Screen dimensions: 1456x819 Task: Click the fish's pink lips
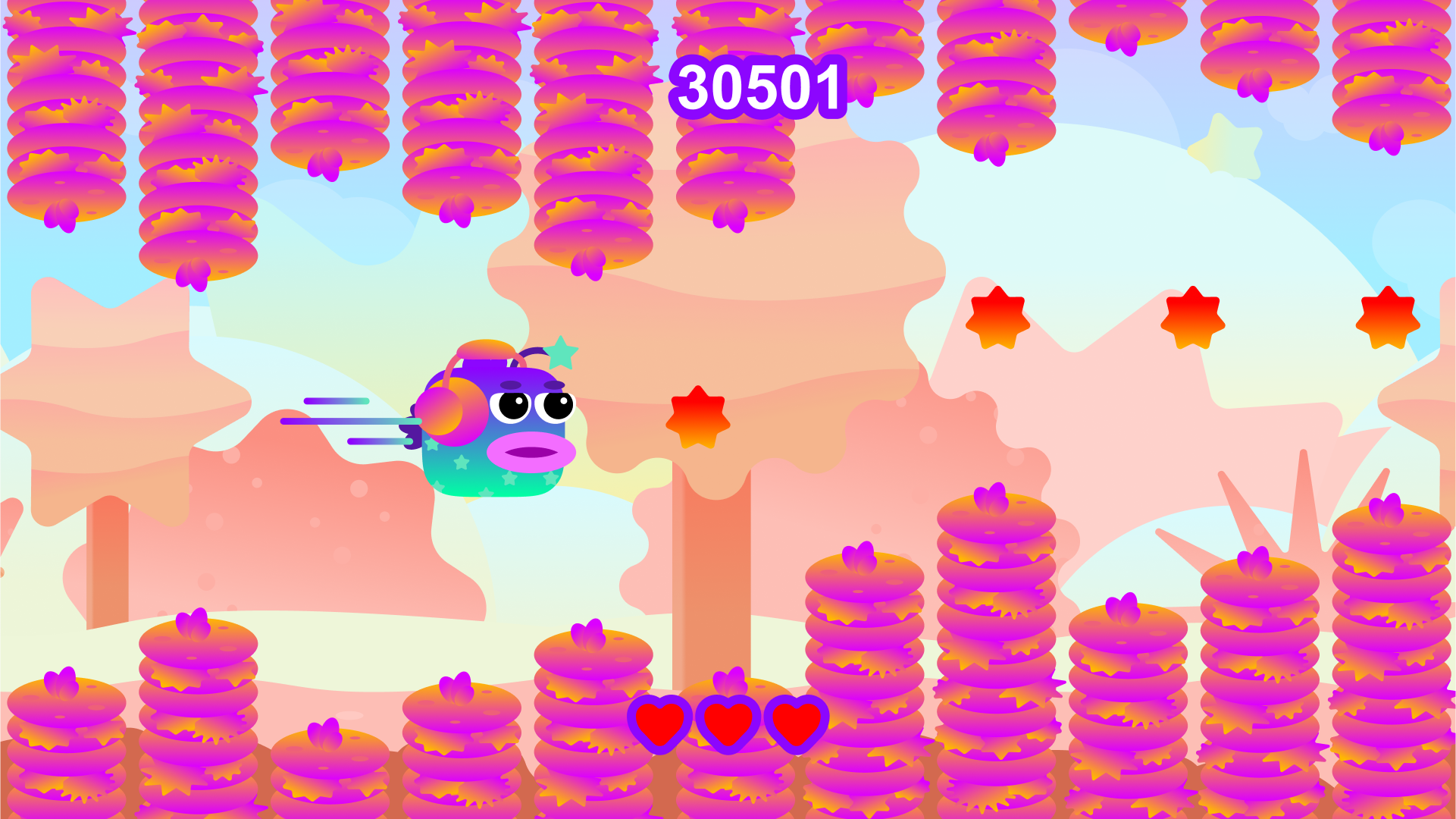tap(532, 453)
